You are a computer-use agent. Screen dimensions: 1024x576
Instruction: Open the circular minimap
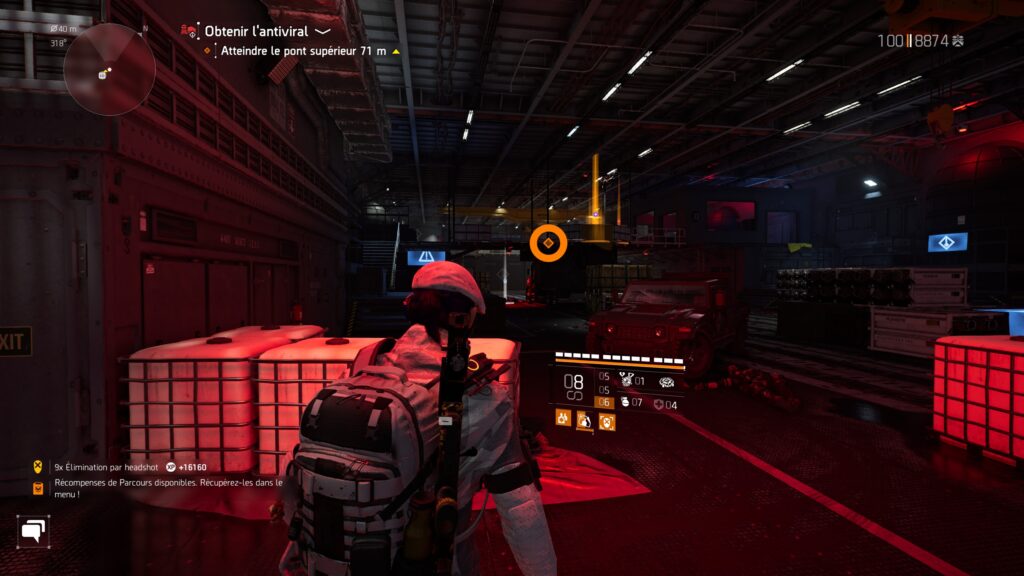(x=109, y=69)
